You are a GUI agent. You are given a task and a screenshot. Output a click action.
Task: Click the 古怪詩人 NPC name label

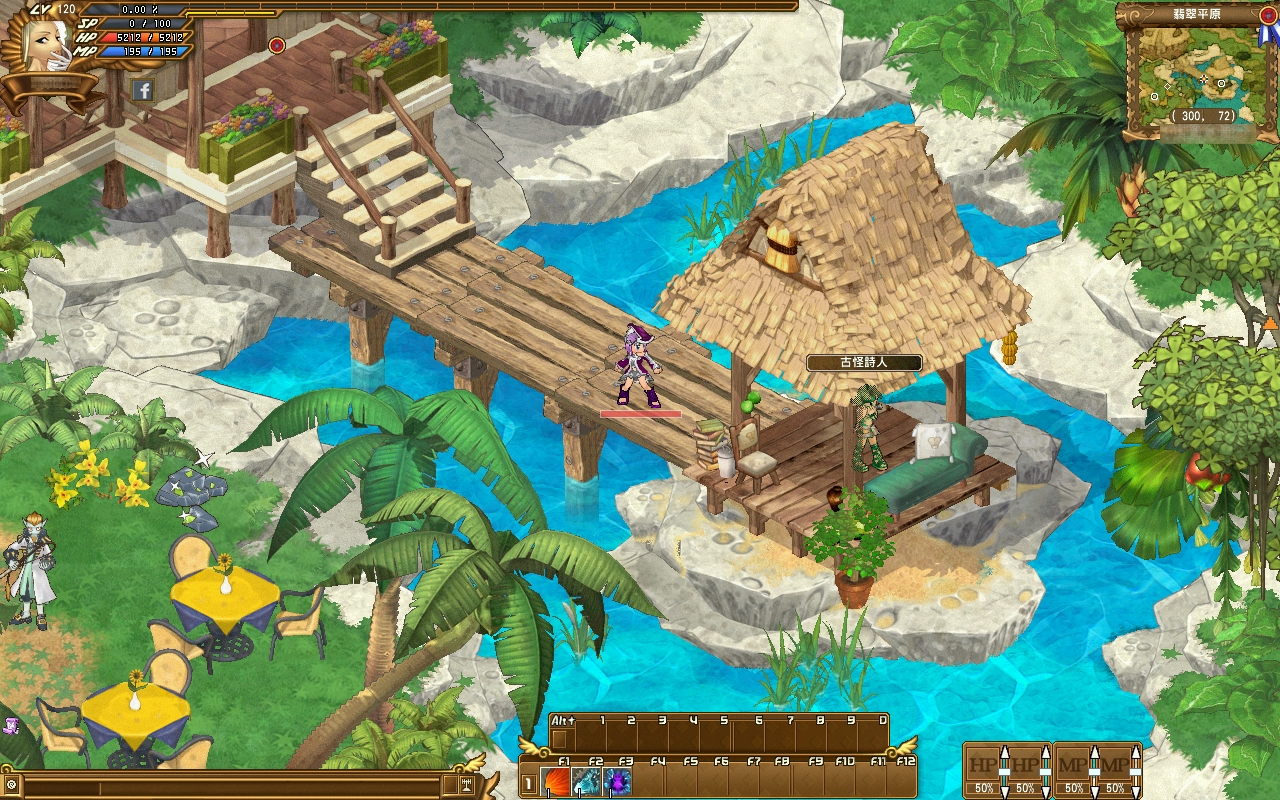click(863, 362)
